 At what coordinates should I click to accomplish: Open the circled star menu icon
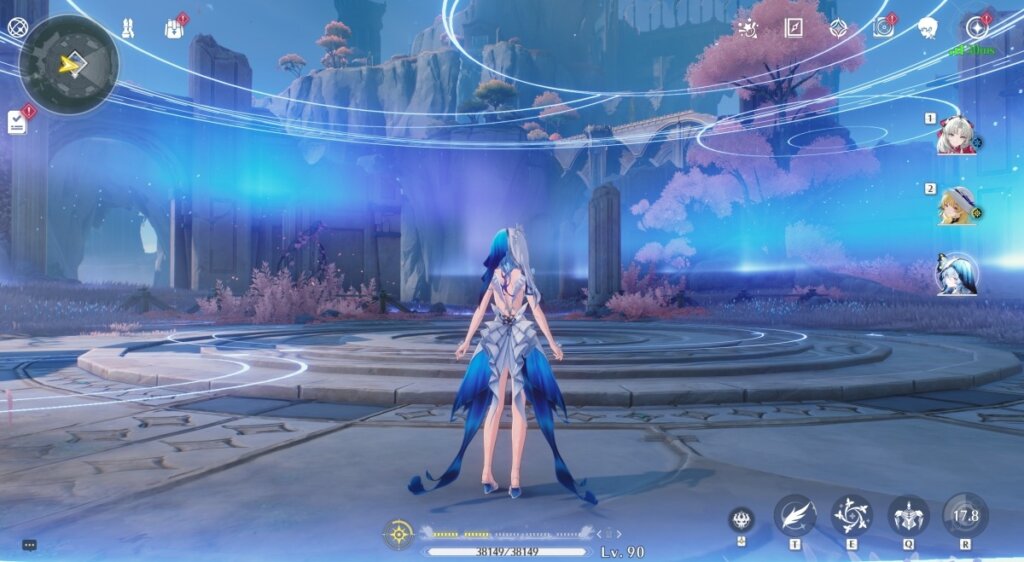coord(975,28)
